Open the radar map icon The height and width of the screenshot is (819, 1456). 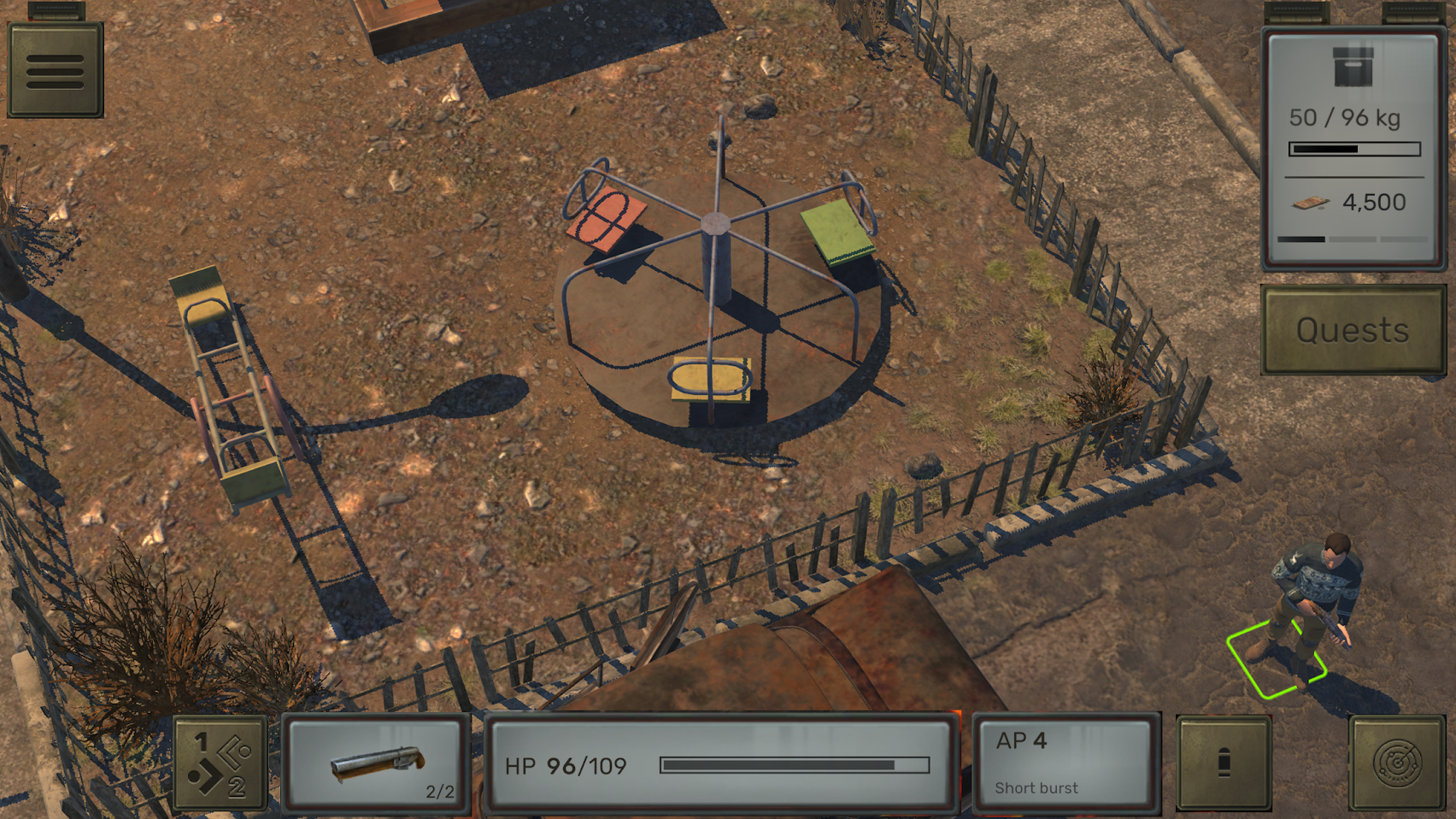1399,763
